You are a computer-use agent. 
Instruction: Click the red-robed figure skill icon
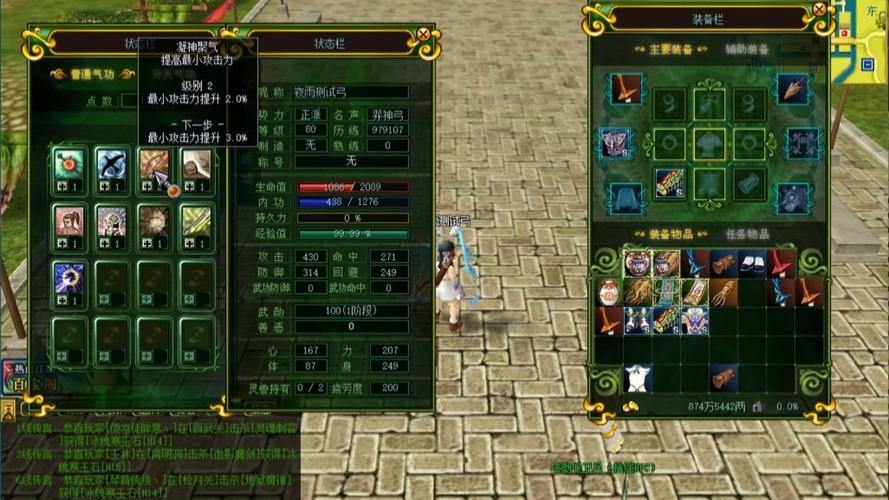[x=69, y=220]
